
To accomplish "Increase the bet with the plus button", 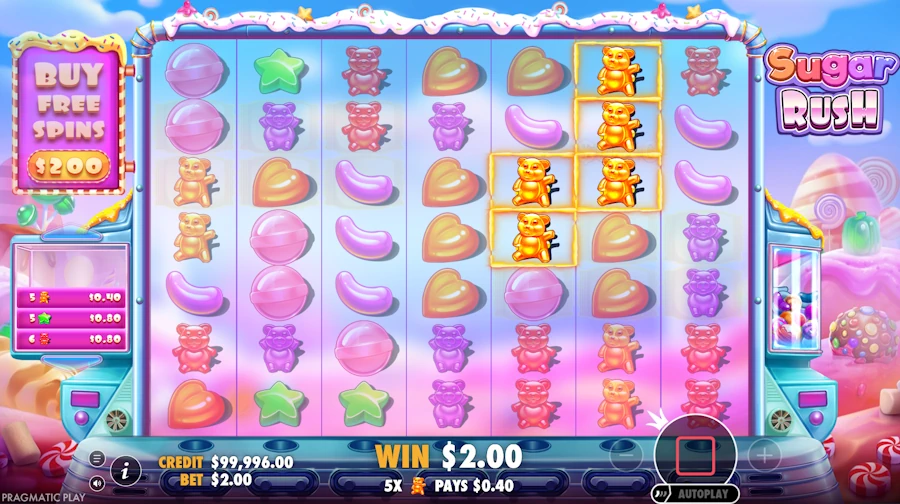I will [764, 455].
